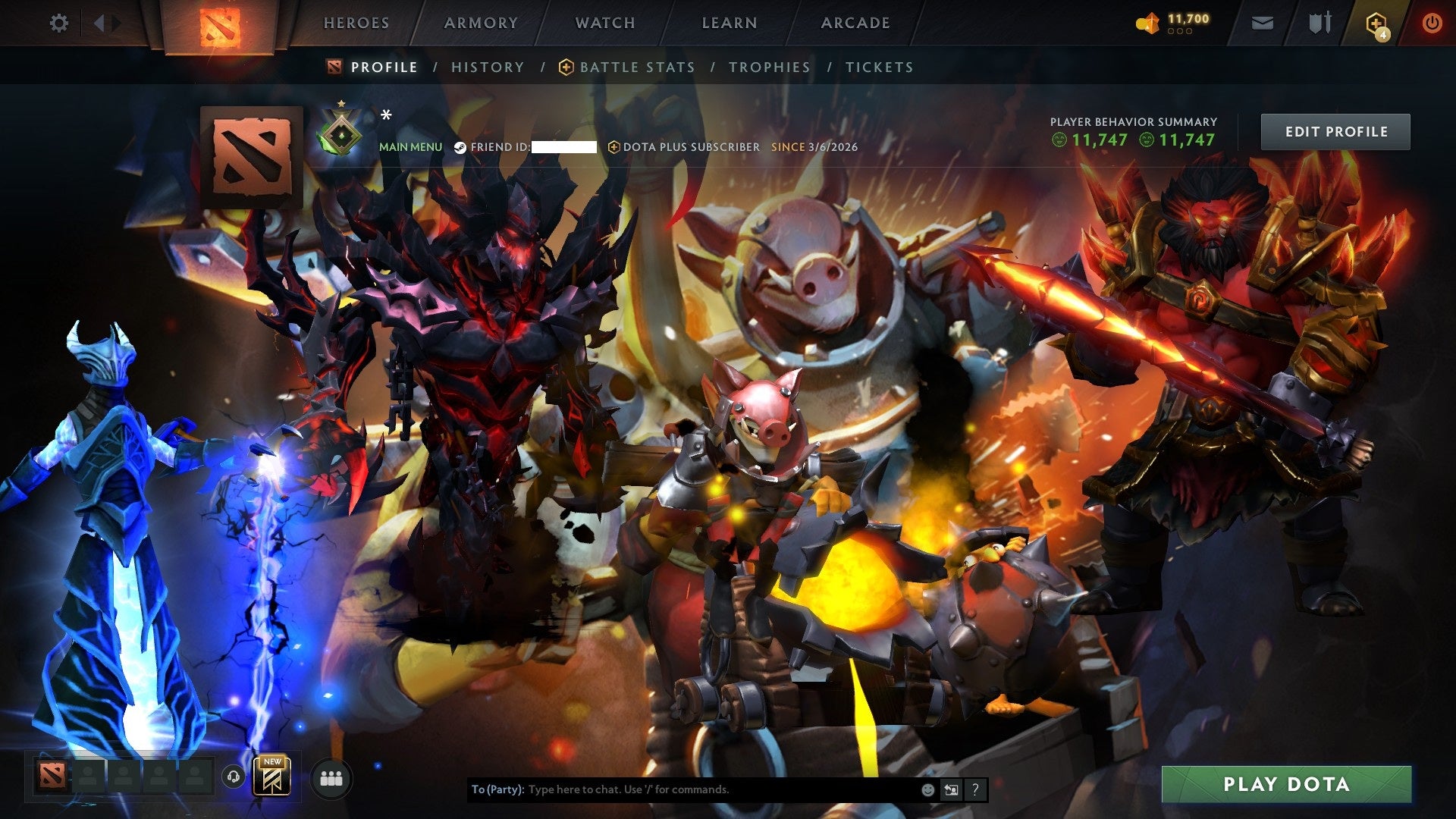Open the settings gear icon
Viewport: 1456px width, 819px height.
coord(58,23)
